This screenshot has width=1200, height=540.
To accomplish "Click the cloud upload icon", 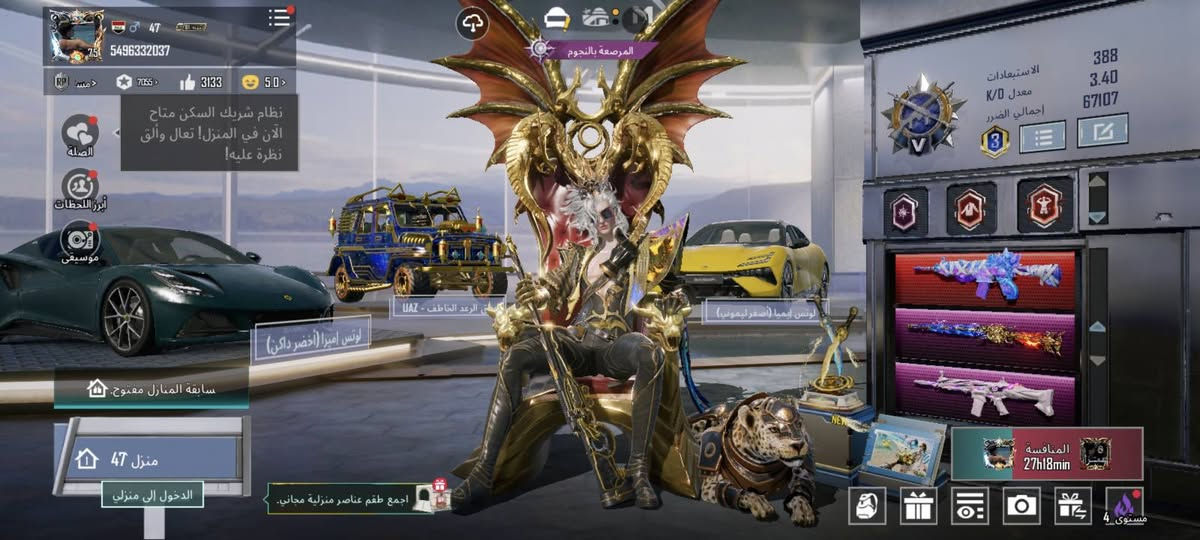I will [473, 25].
